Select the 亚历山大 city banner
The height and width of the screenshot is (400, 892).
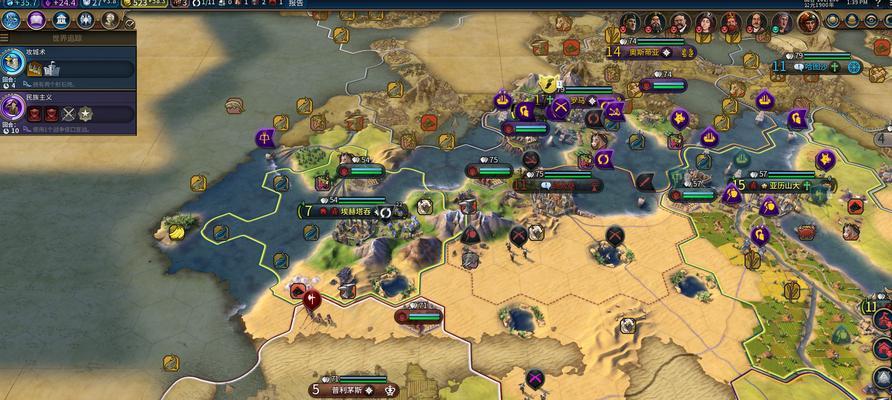tap(786, 185)
